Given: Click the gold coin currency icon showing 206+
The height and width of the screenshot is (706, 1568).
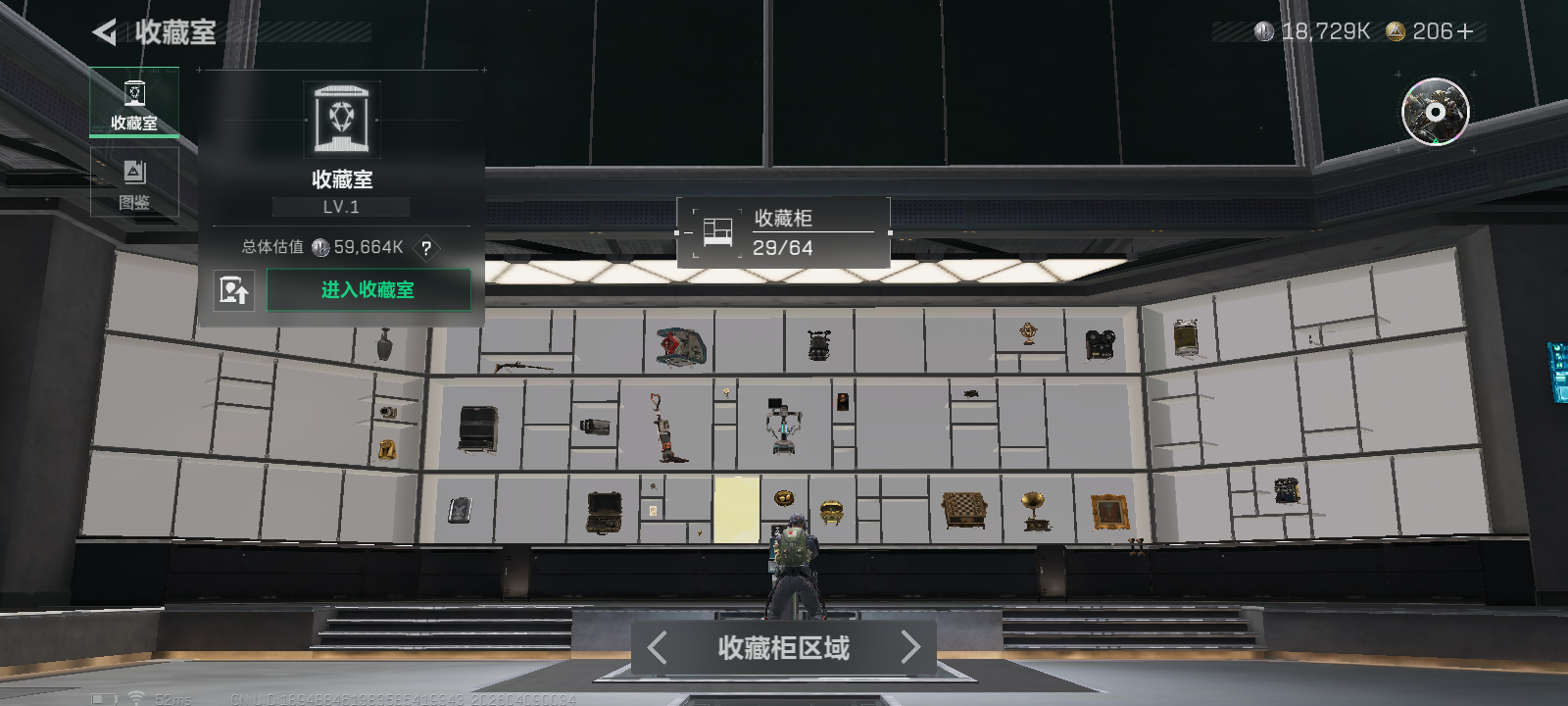Looking at the screenshot, I should click(x=1396, y=29).
